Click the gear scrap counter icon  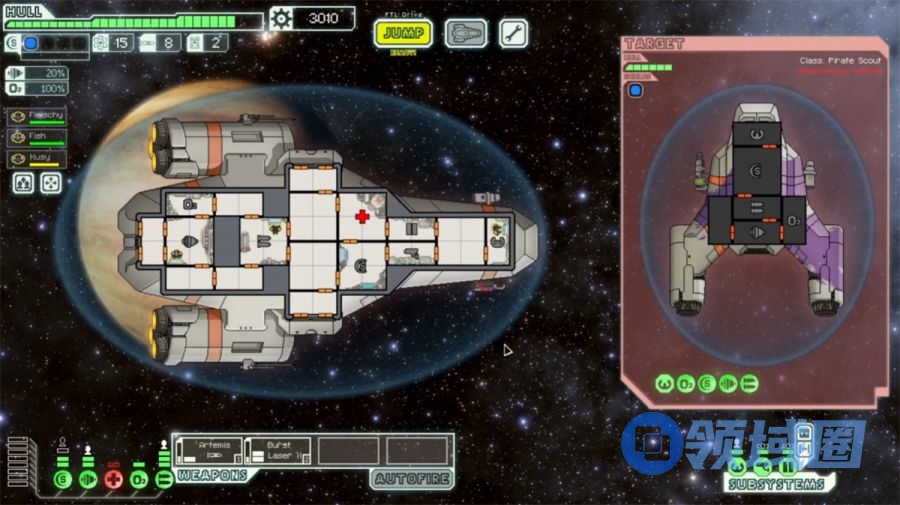(x=281, y=18)
